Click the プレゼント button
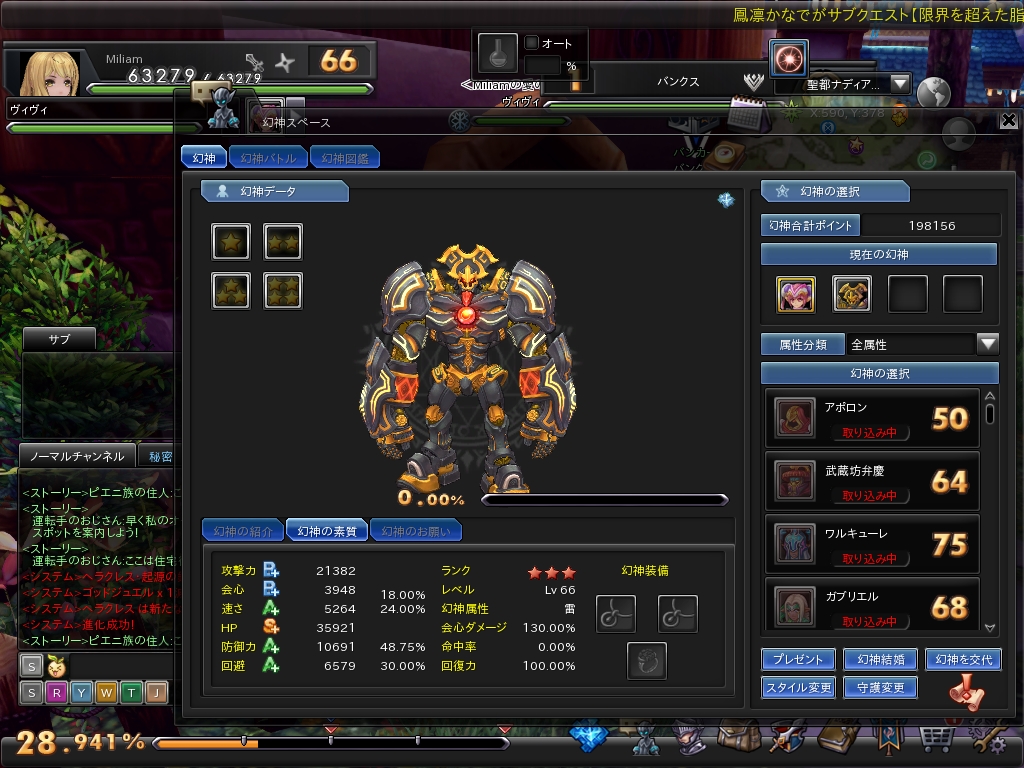Image resolution: width=1024 pixels, height=768 pixels. 798,660
